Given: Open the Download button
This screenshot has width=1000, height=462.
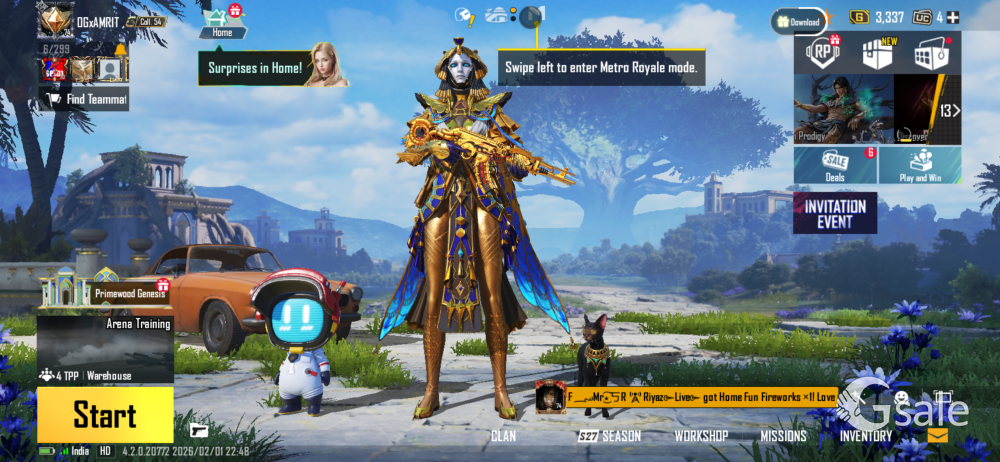Looking at the screenshot, I should pyautogui.click(x=799, y=21).
